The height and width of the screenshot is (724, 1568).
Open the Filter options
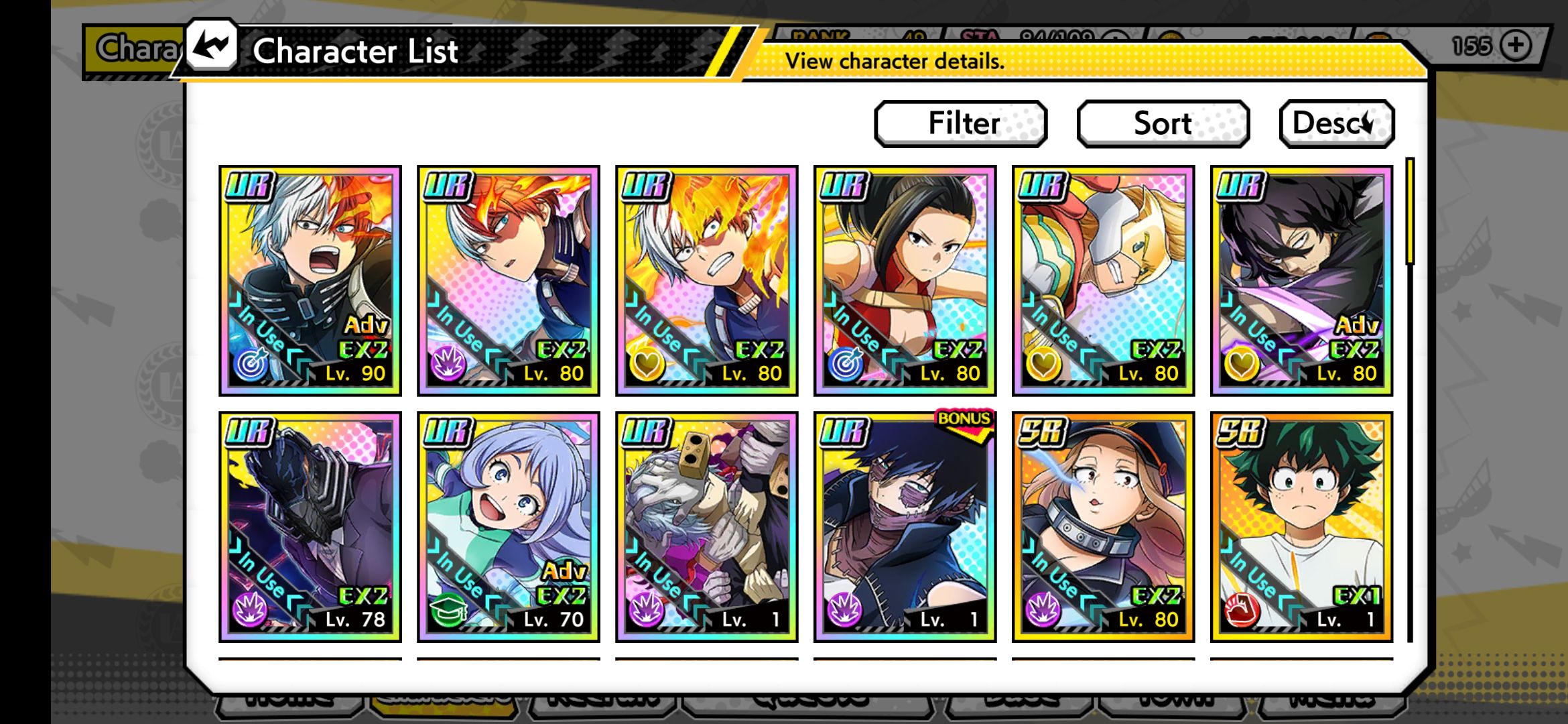(961, 123)
